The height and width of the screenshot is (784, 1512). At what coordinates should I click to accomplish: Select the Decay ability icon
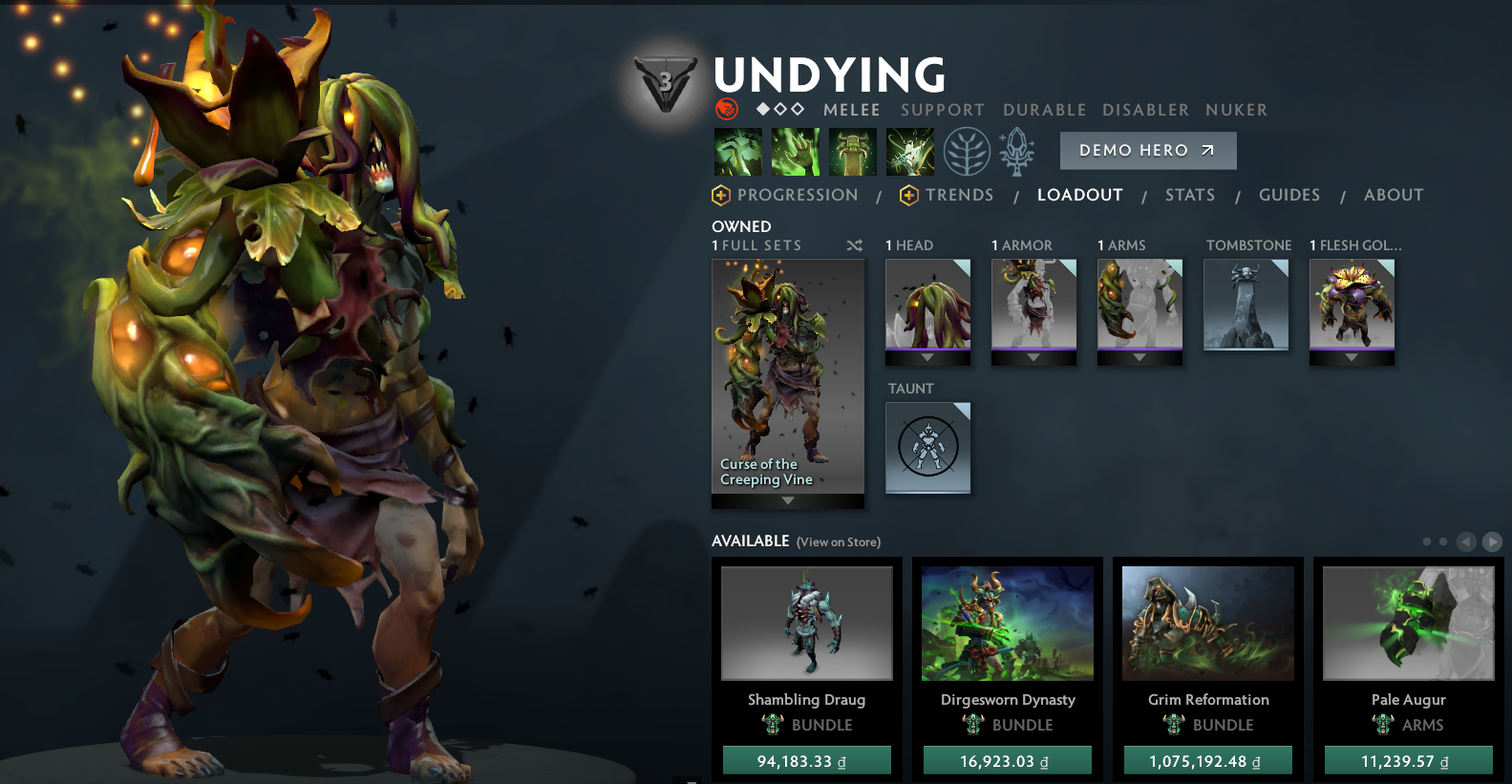click(x=737, y=151)
